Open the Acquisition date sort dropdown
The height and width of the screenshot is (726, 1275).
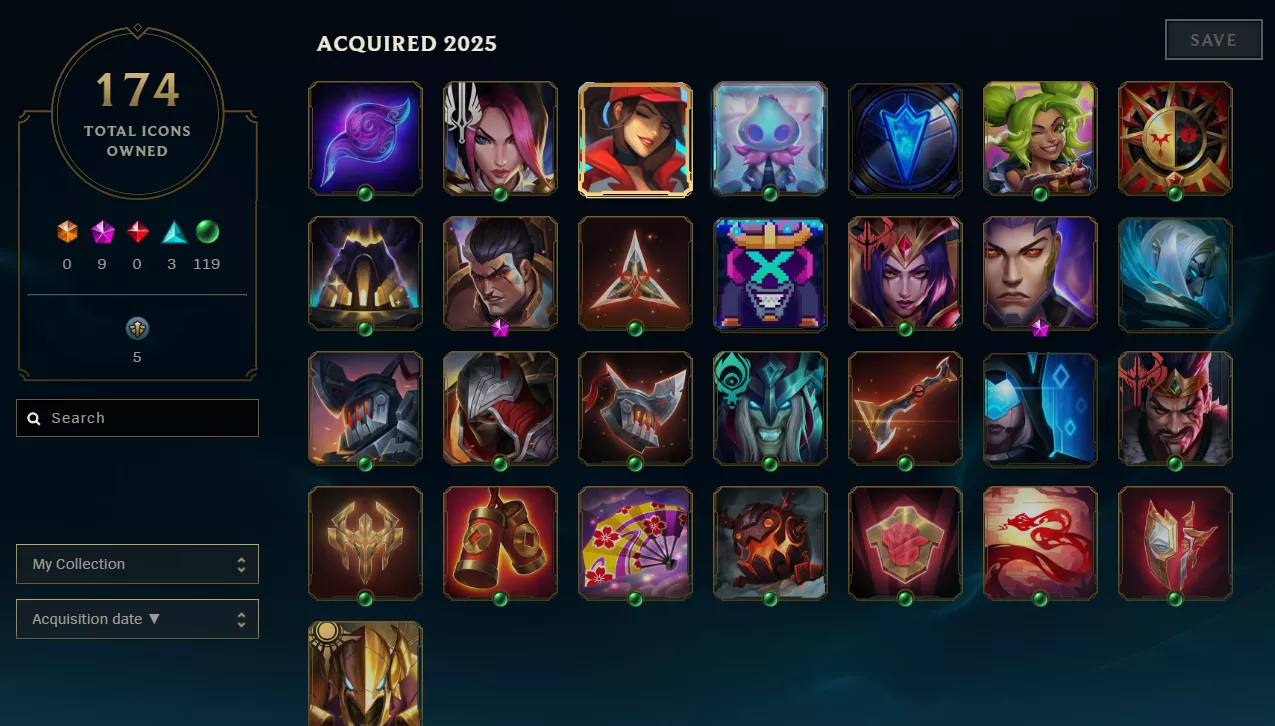(x=137, y=619)
